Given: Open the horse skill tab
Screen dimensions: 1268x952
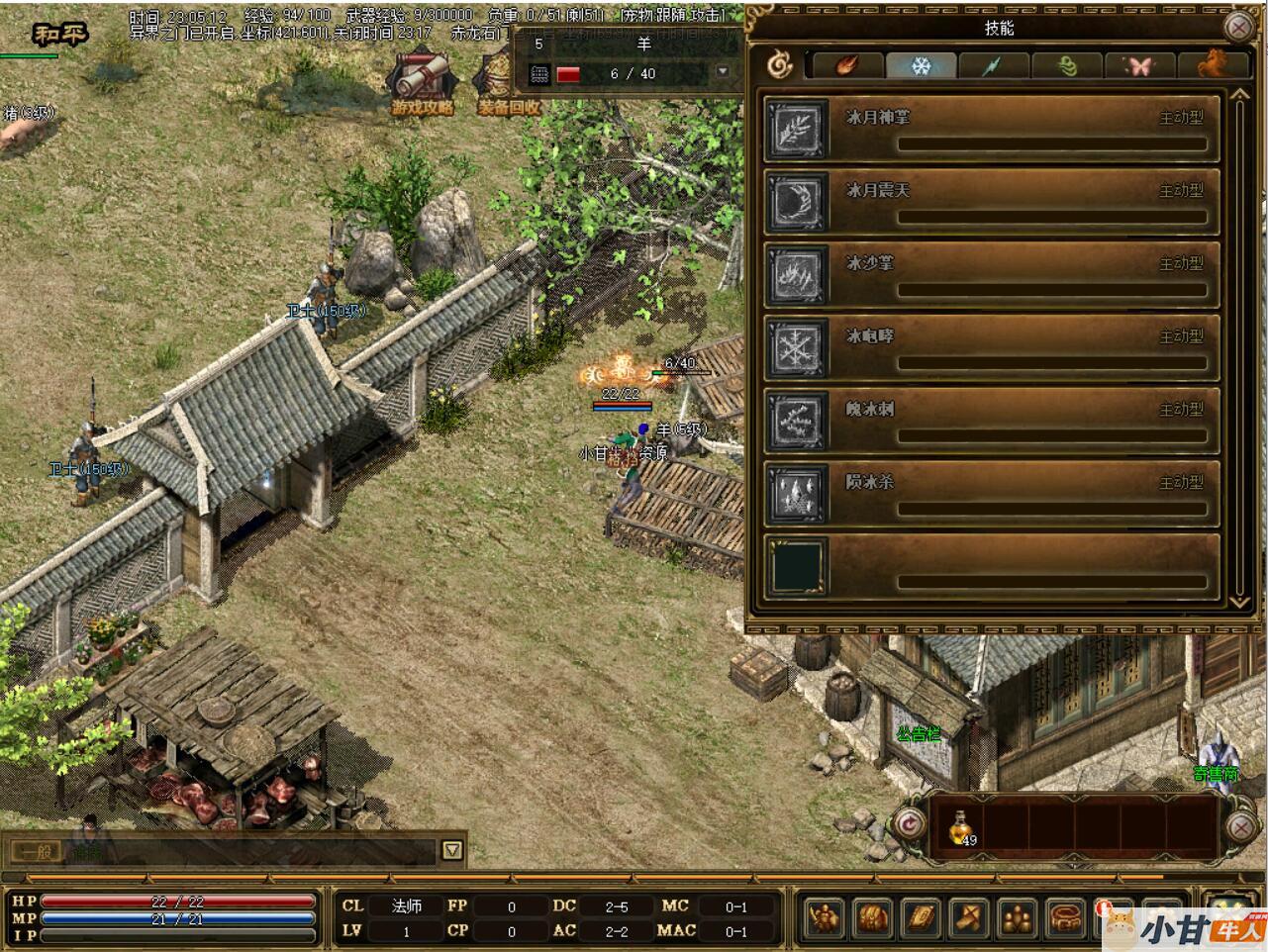Looking at the screenshot, I should pyautogui.click(x=1211, y=66).
